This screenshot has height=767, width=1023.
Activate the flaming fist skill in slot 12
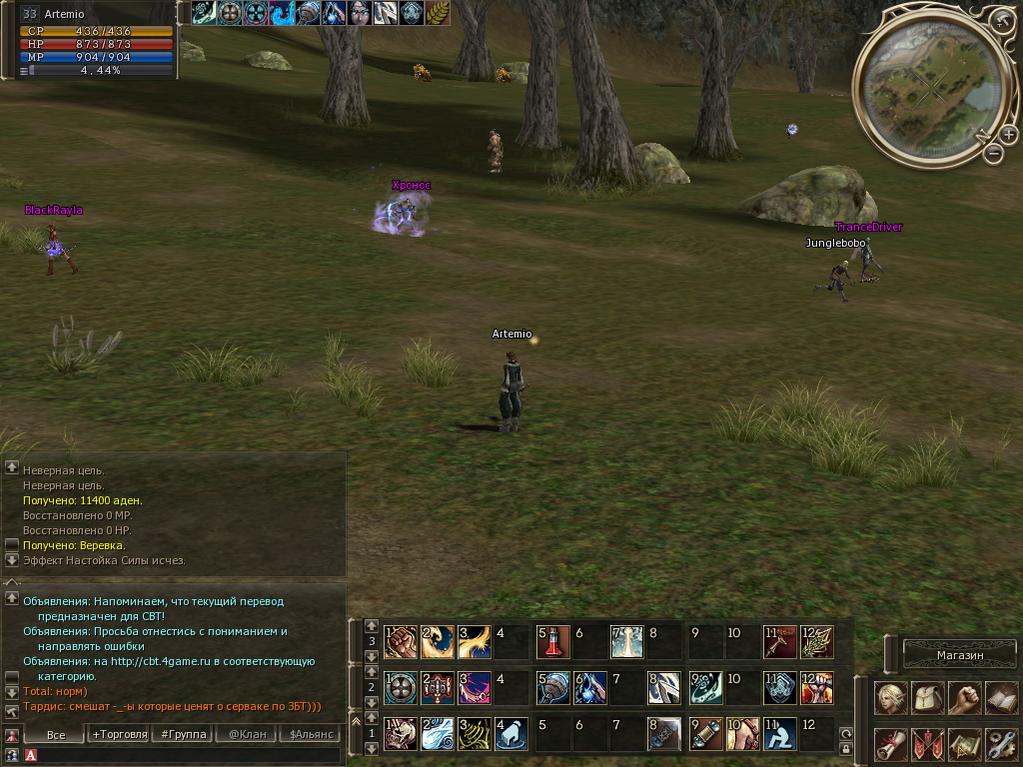click(x=817, y=687)
